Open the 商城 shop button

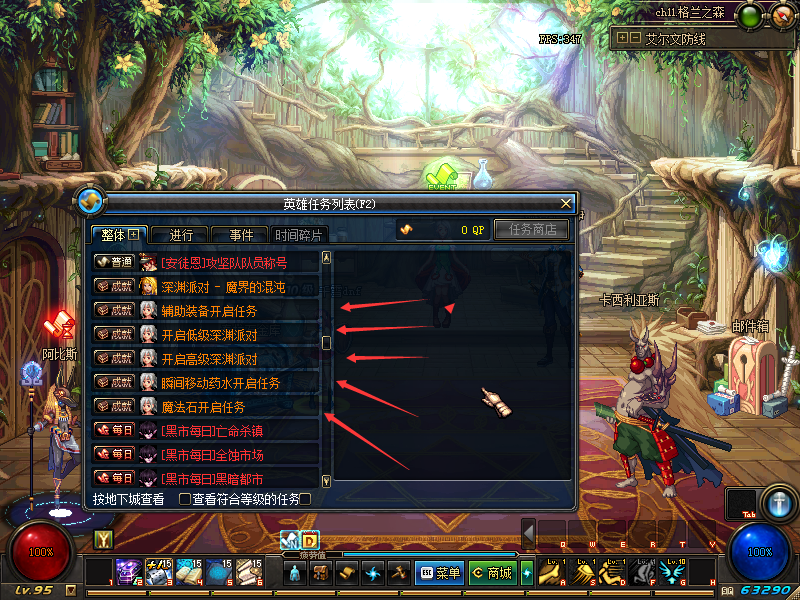click(x=492, y=573)
